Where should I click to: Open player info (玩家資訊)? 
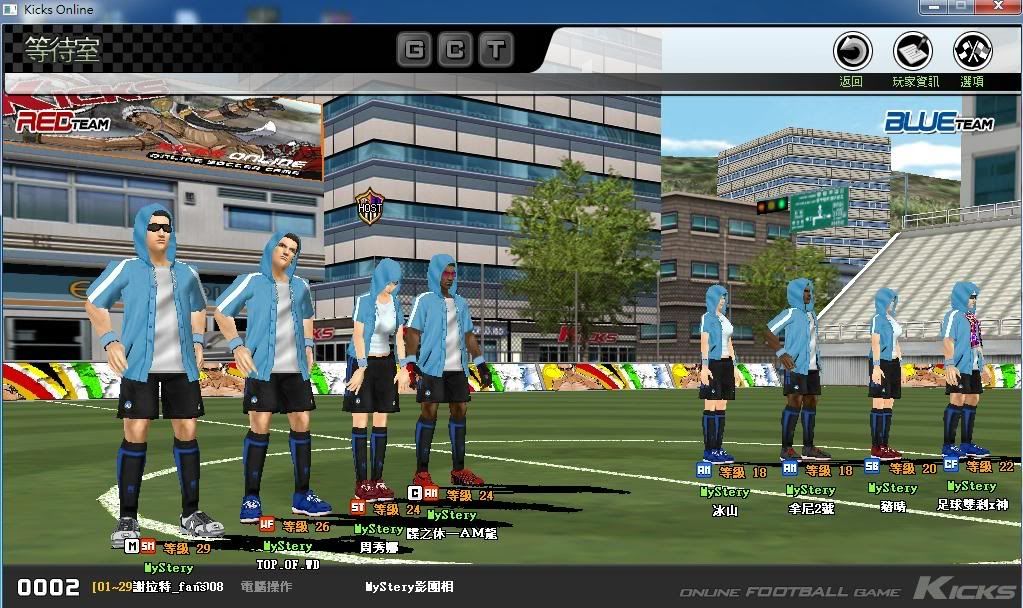coord(913,51)
